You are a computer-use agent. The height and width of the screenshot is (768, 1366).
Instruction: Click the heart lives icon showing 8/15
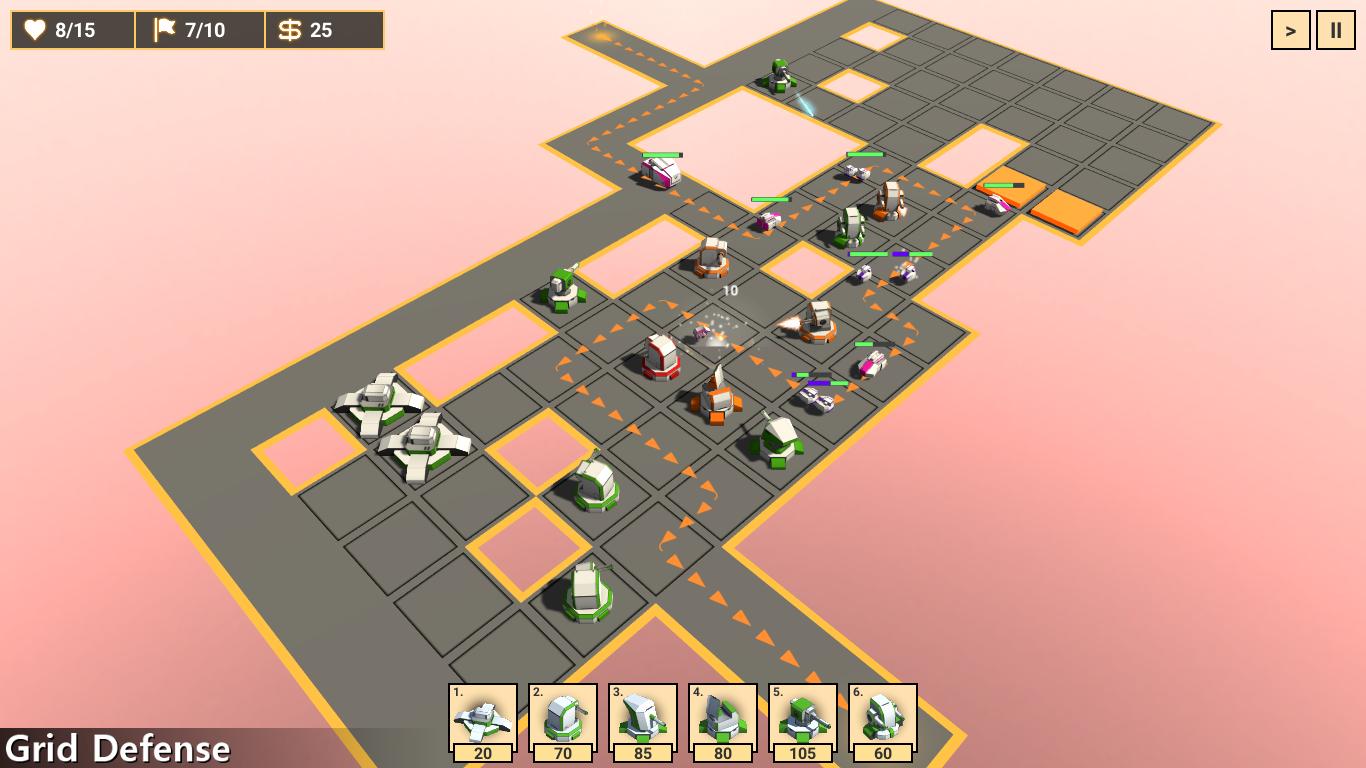point(36,30)
